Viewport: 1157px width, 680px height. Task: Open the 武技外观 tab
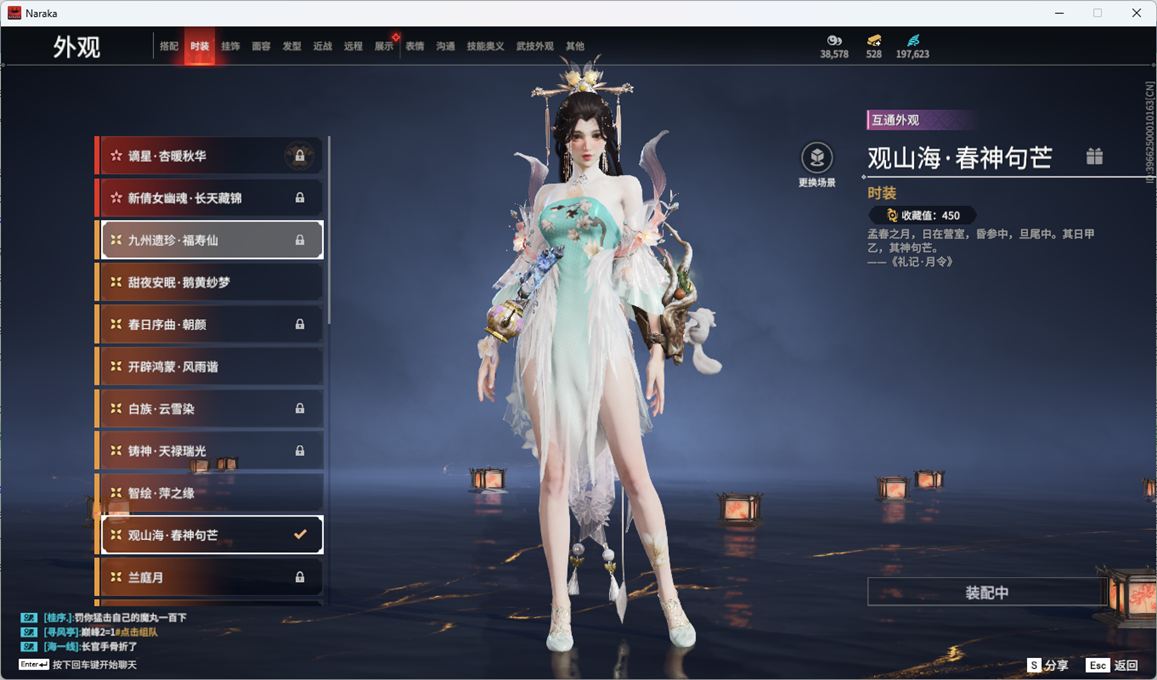pyautogui.click(x=535, y=46)
